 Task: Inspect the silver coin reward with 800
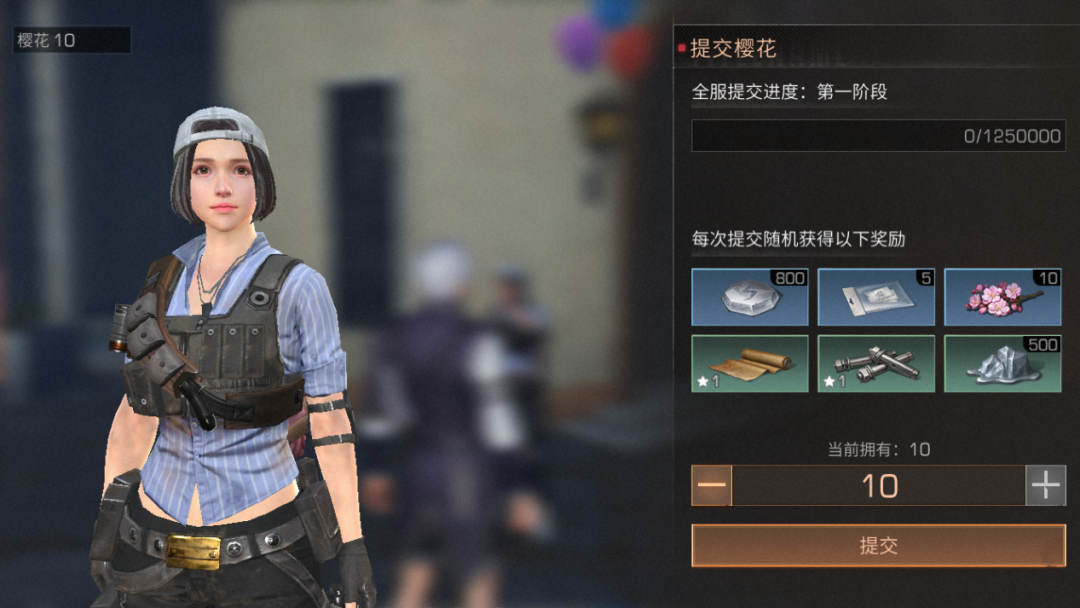[x=750, y=297]
